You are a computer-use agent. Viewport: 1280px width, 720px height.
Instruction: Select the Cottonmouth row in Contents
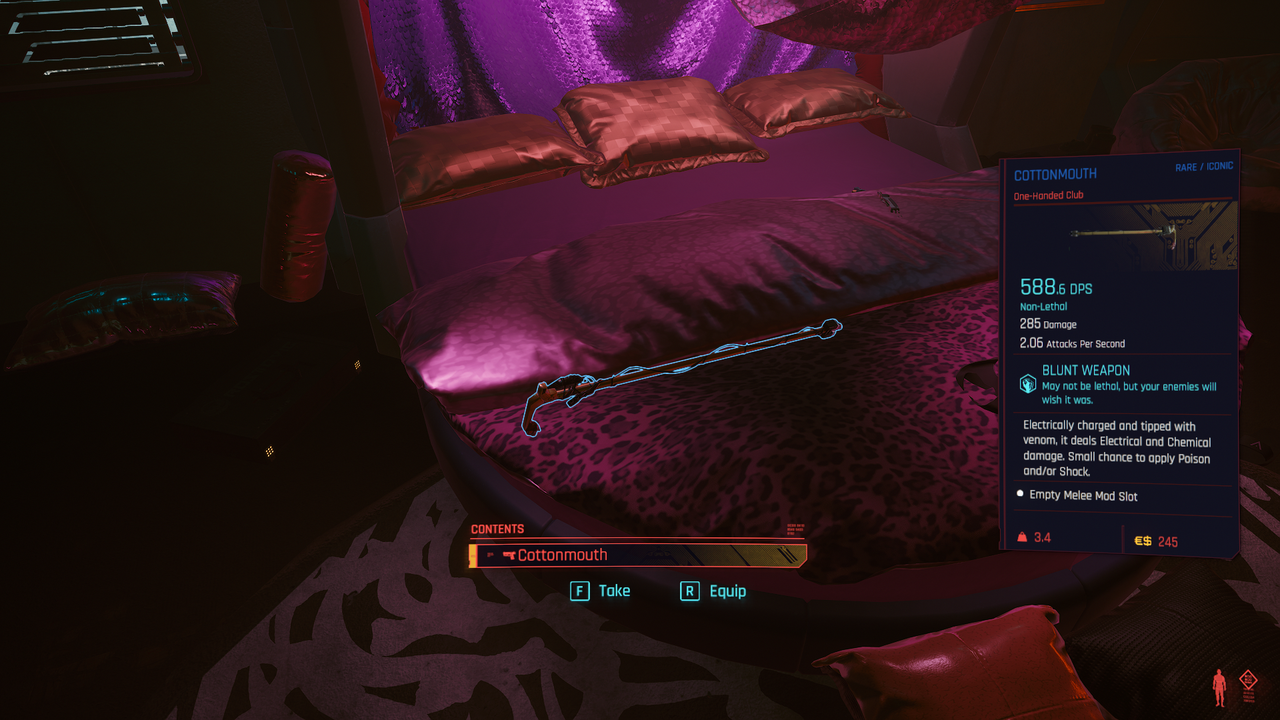(x=638, y=555)
